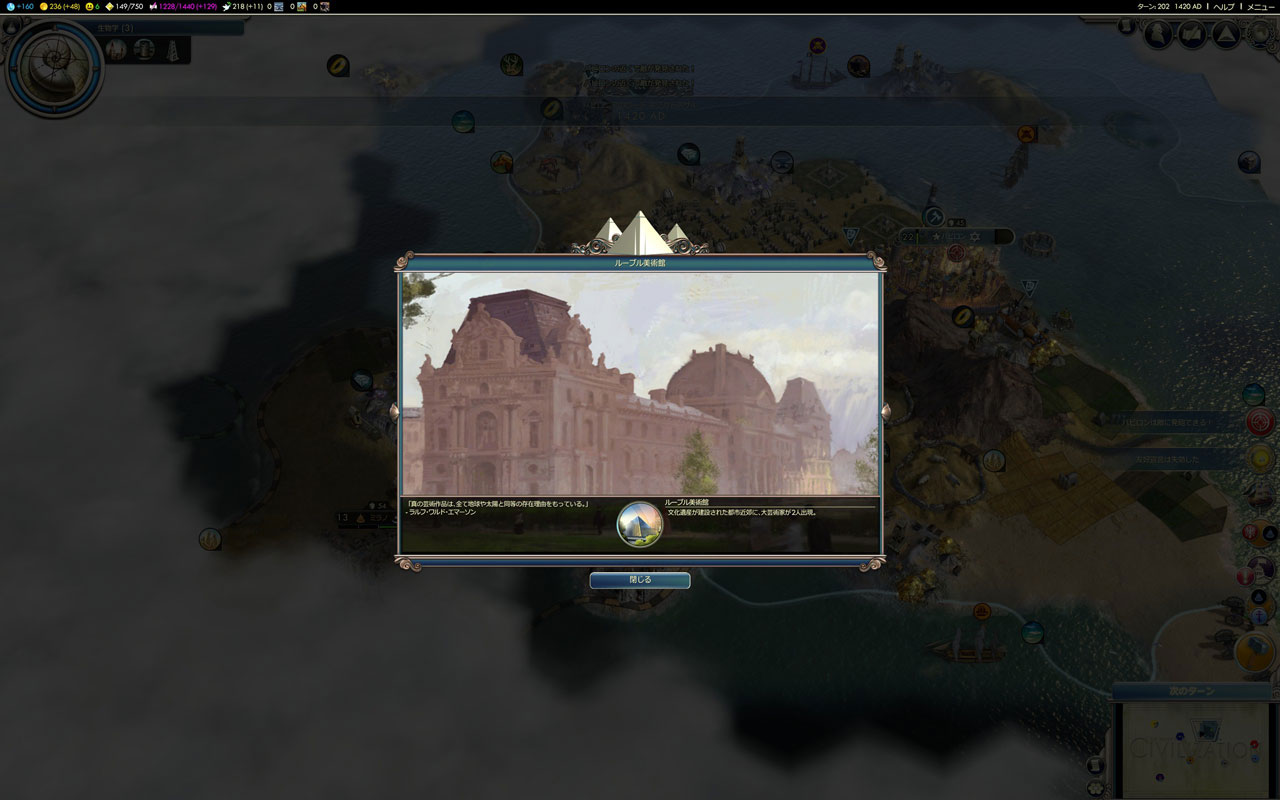1280x800 pixels.
Task: Open the social policies triangle icon
Action: click(x=1226, y=36)
